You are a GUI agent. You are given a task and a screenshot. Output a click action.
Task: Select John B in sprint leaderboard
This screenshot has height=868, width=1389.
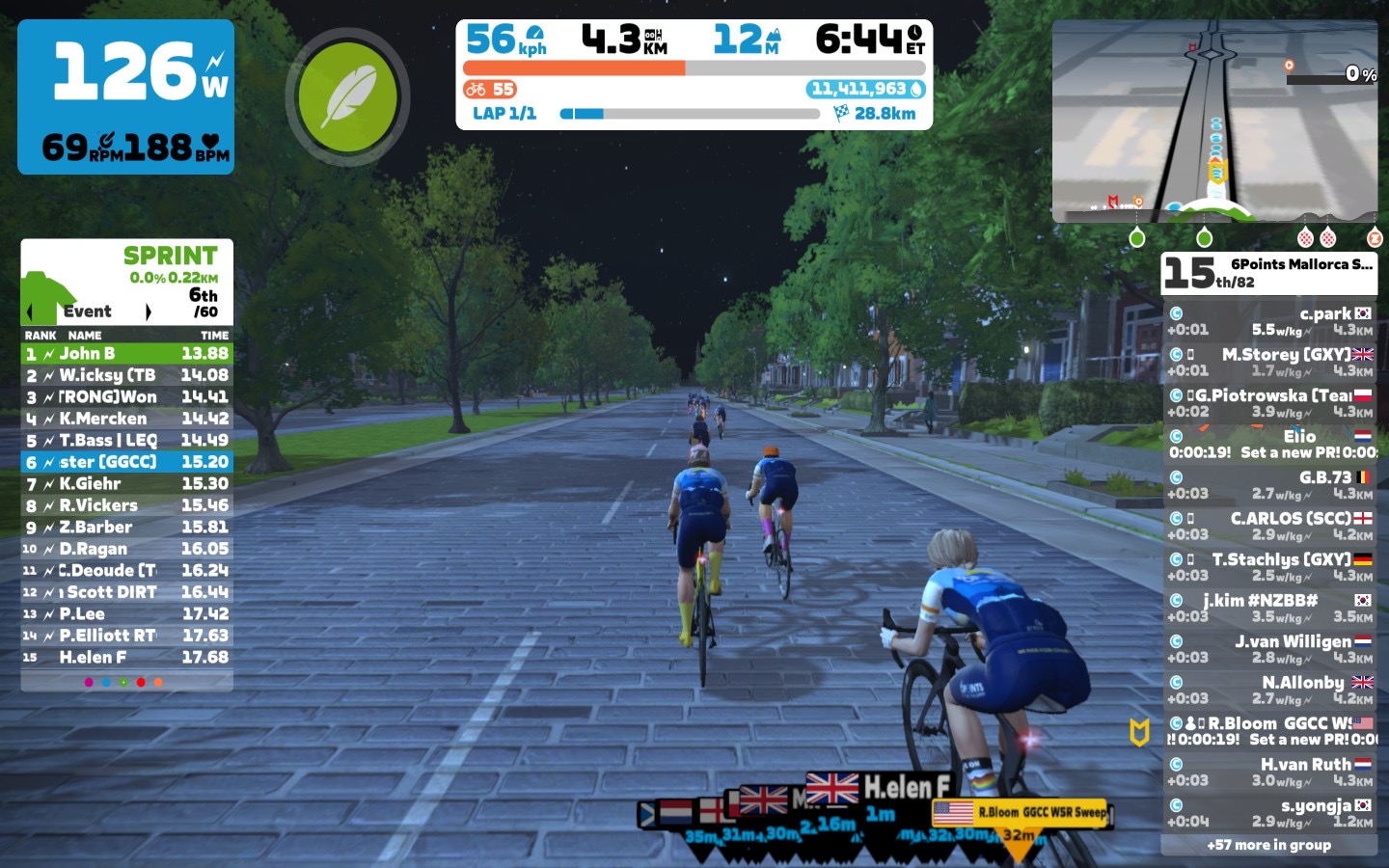(x=126, y=354)
